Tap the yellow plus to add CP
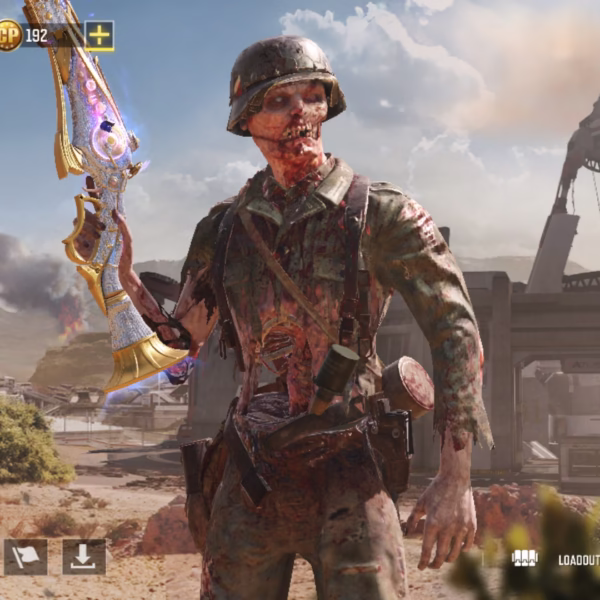Screen dimensions: 600x600 [x=99, y=36]
